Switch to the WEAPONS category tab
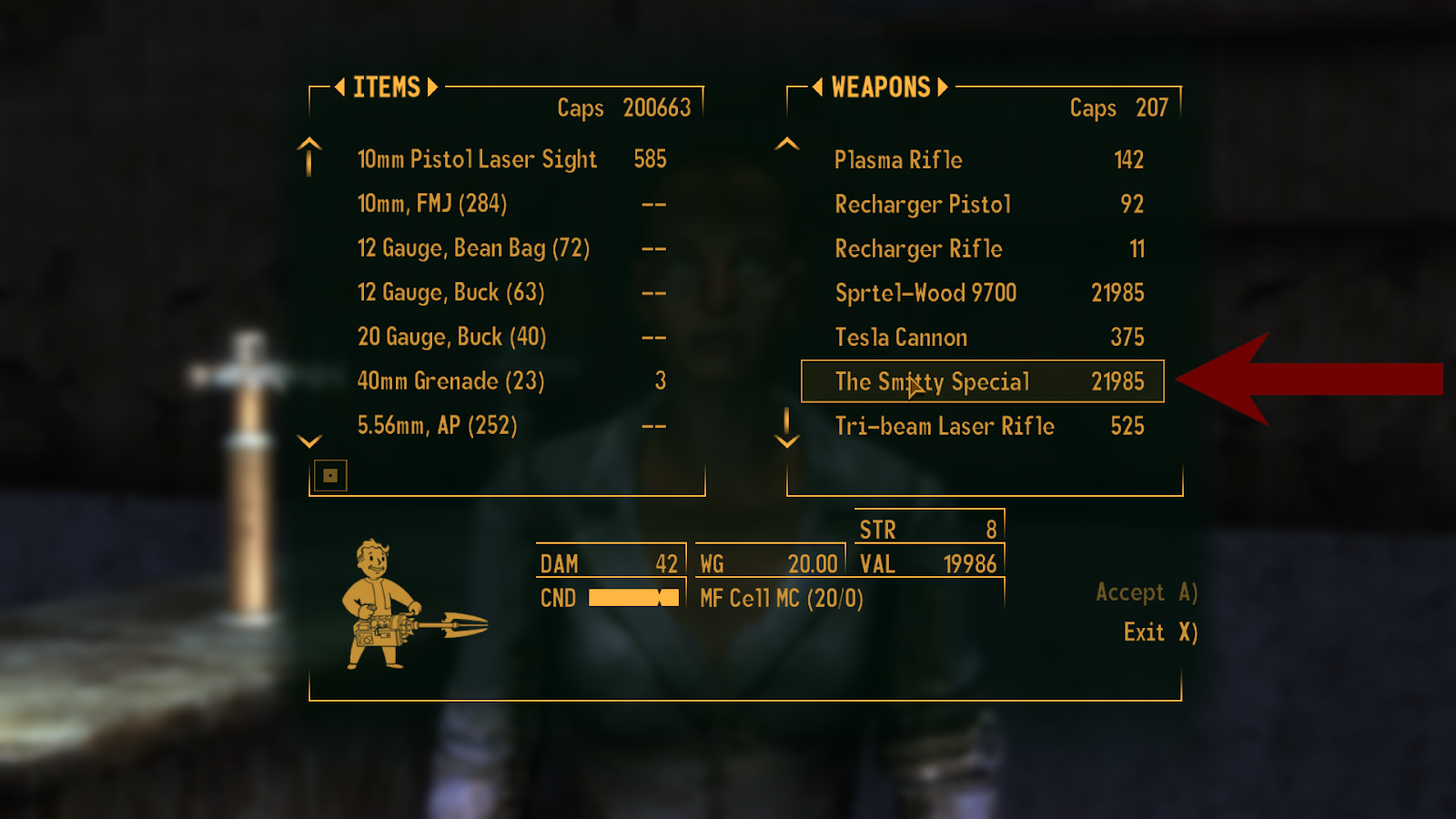1456x819 pixels. coord(879,87)
